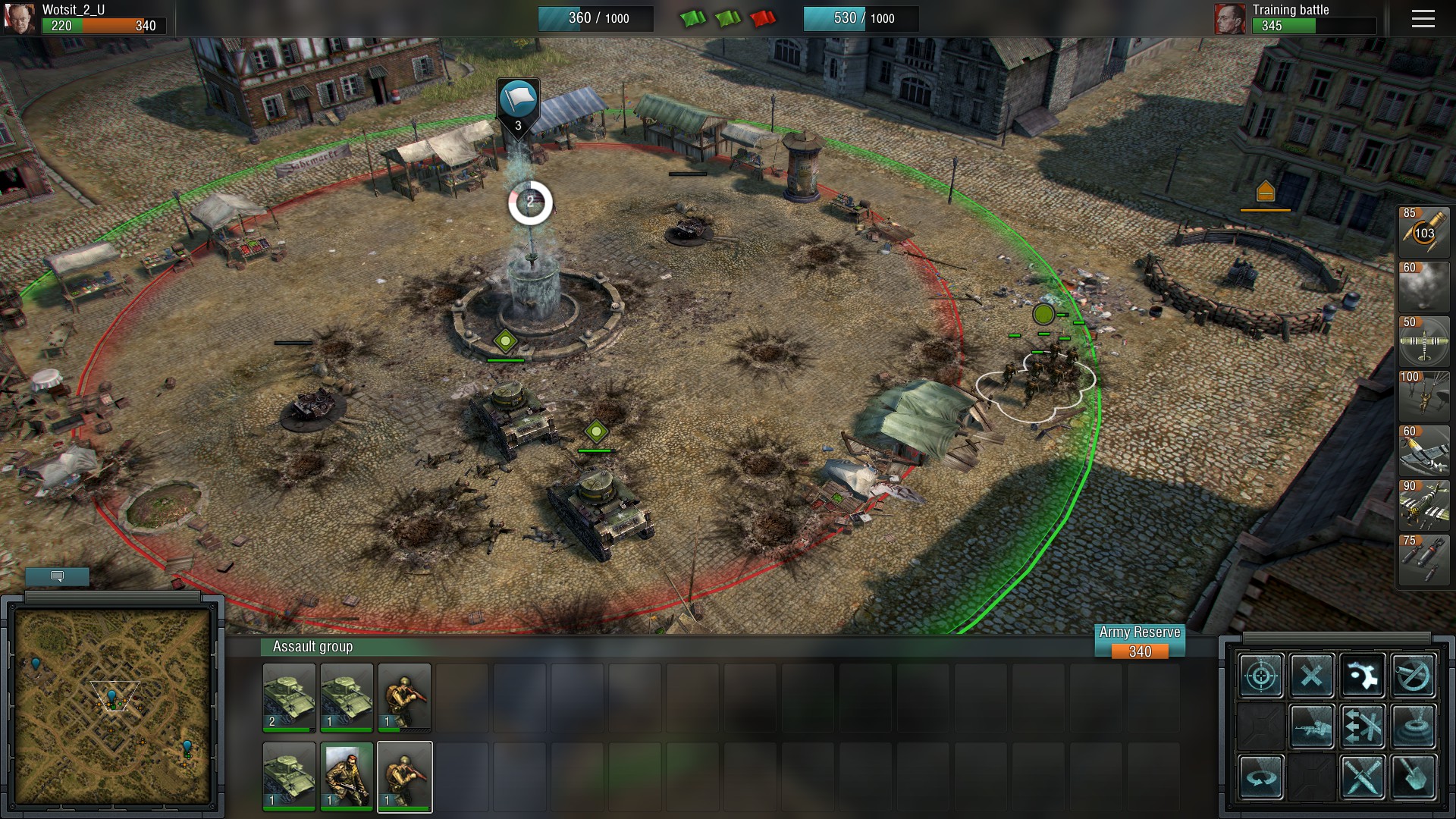1456x819 pixels.
Task: Activate the crossed bayonets melee command
Action: 1363,777
